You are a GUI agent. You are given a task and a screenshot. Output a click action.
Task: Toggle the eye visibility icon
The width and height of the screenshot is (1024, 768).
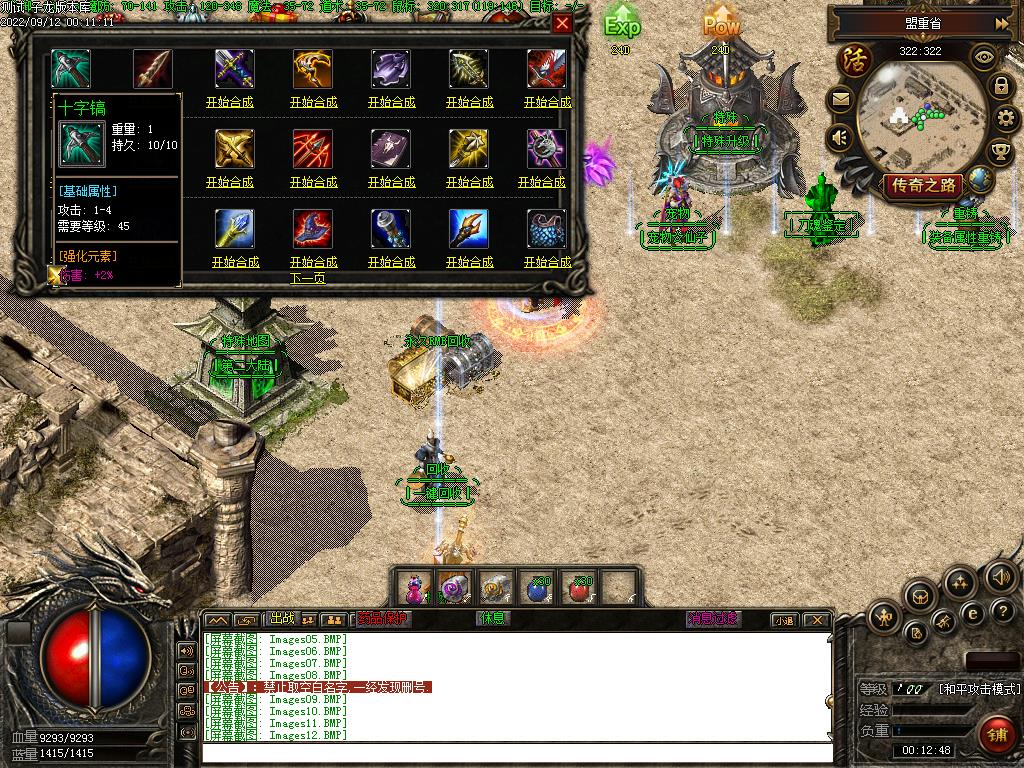pos(984,57)
